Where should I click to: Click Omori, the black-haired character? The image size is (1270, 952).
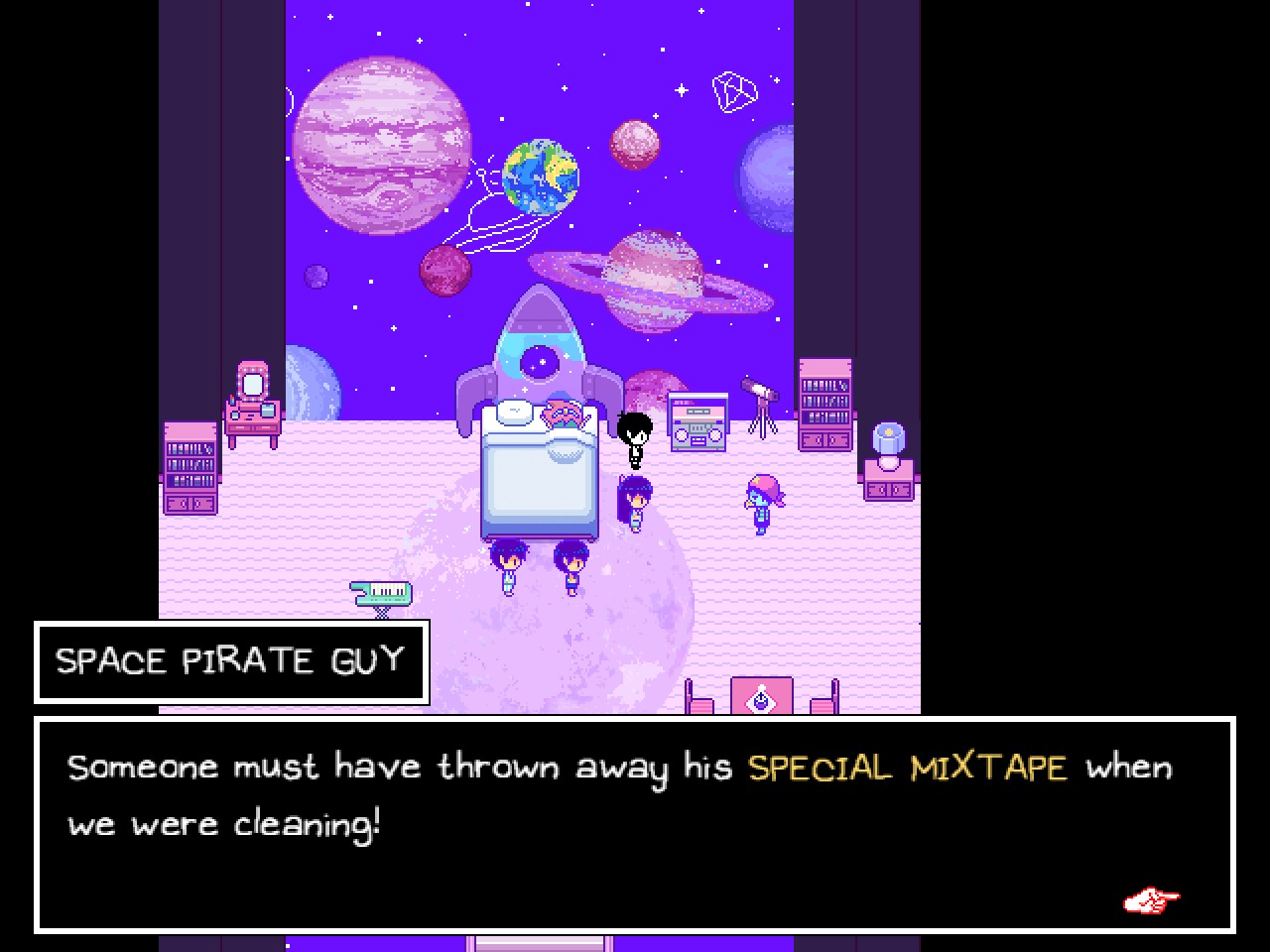click(x=636, y=439)
